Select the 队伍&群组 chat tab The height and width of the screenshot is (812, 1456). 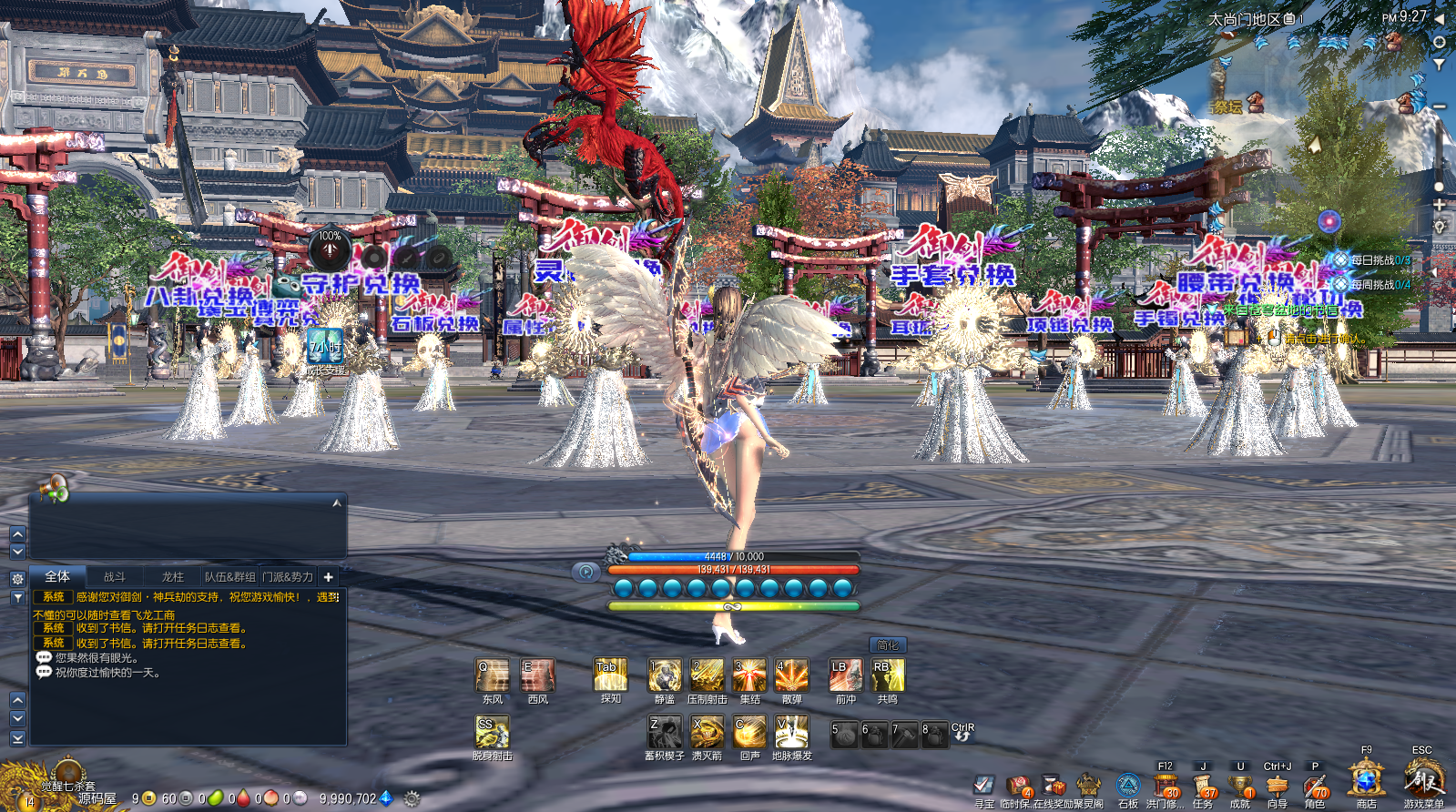[x=229, y=577]
